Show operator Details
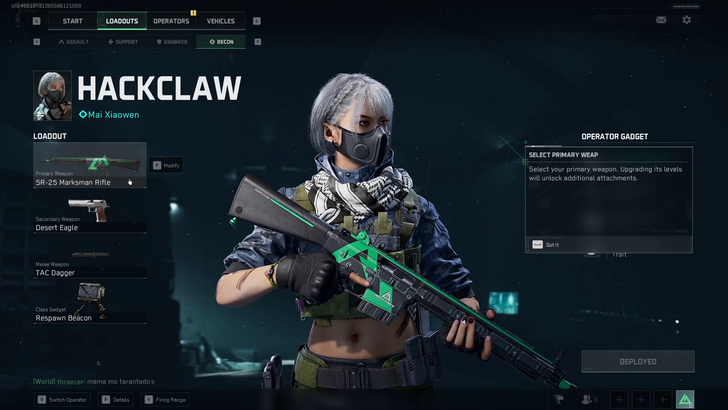Viewport: 728px width, 410px height. tap(116, 400)
